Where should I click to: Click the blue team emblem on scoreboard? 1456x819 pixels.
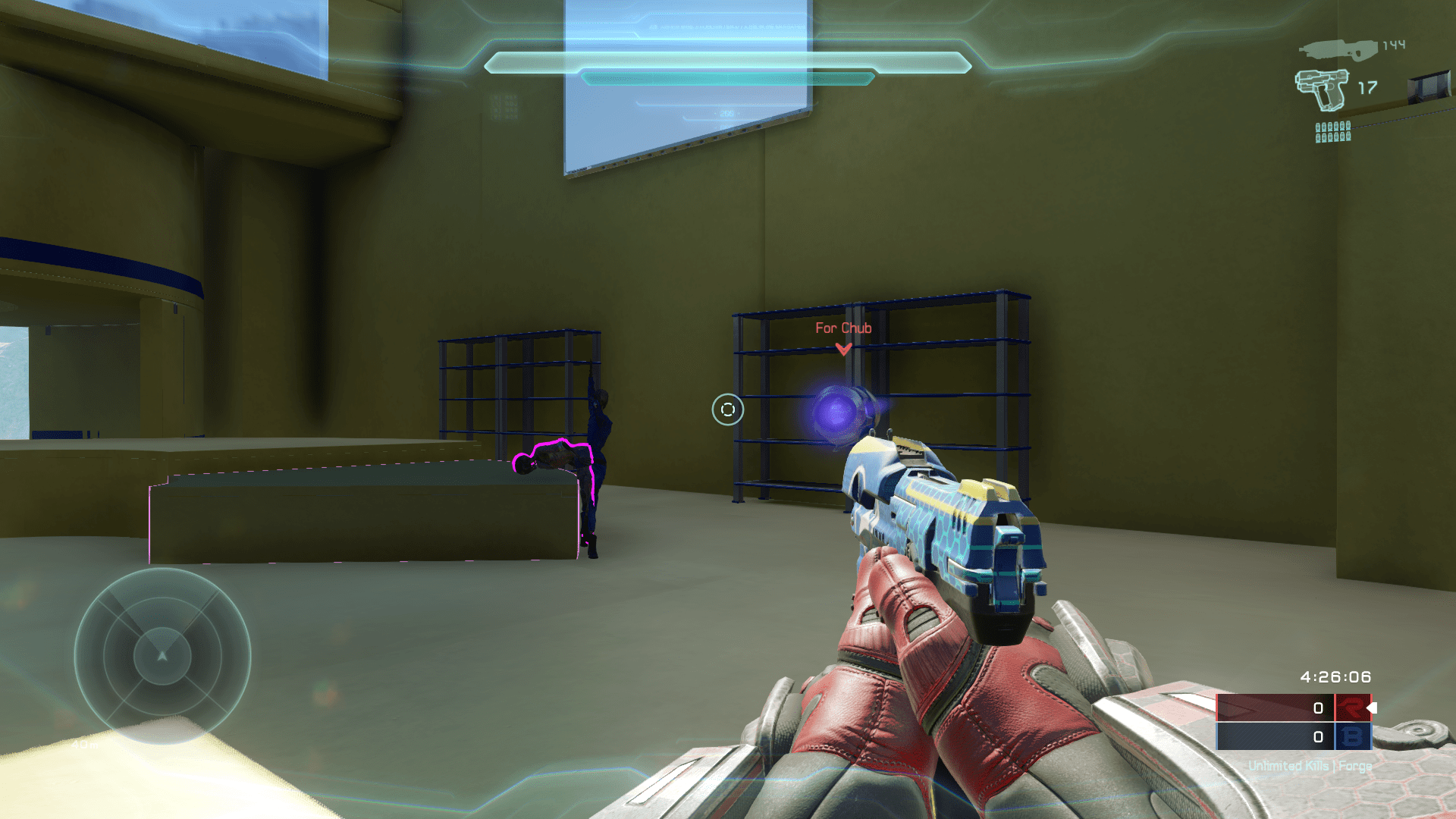tap(1352, 736)
